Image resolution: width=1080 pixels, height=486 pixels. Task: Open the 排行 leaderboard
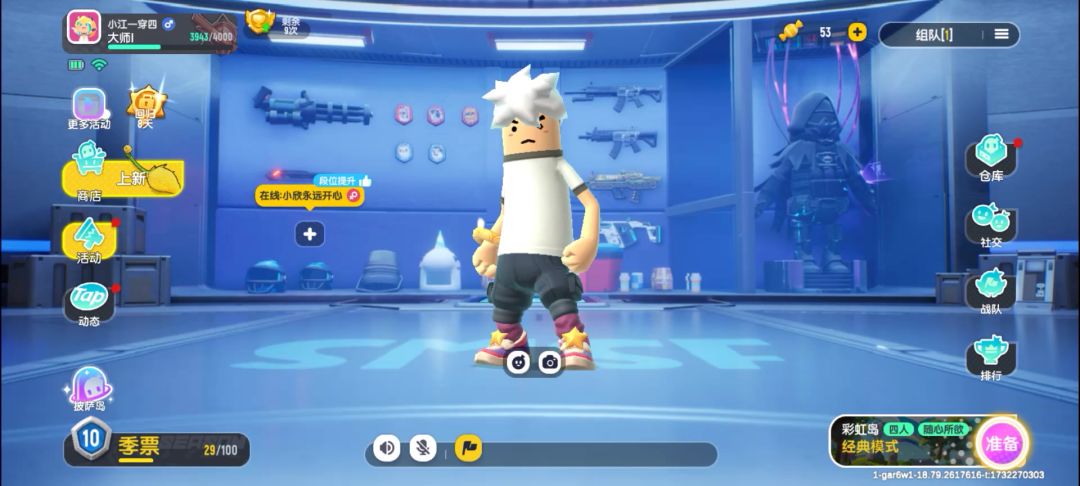(991, 358)
